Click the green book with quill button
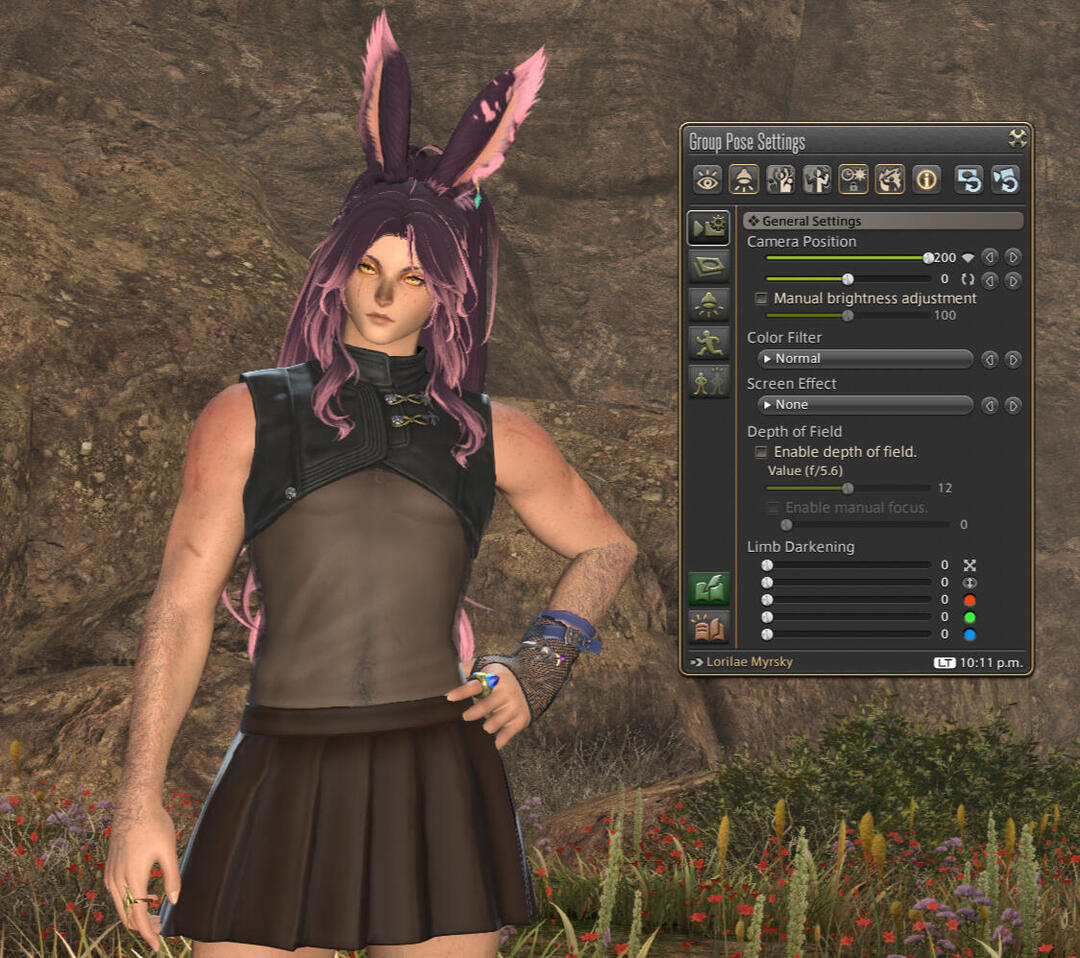1080x958 pixels. [x=708, y=589]
